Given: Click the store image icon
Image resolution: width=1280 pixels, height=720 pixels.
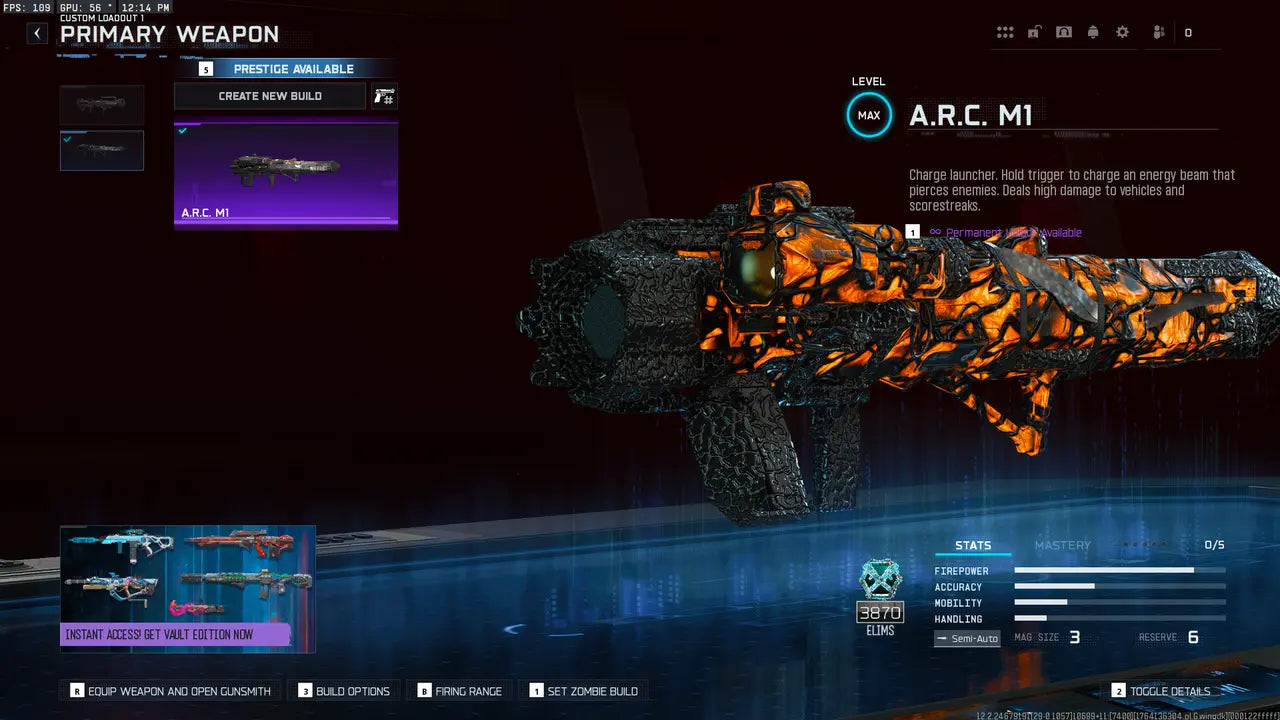Looking at the screenshot, I should [x=1063, y=32].
